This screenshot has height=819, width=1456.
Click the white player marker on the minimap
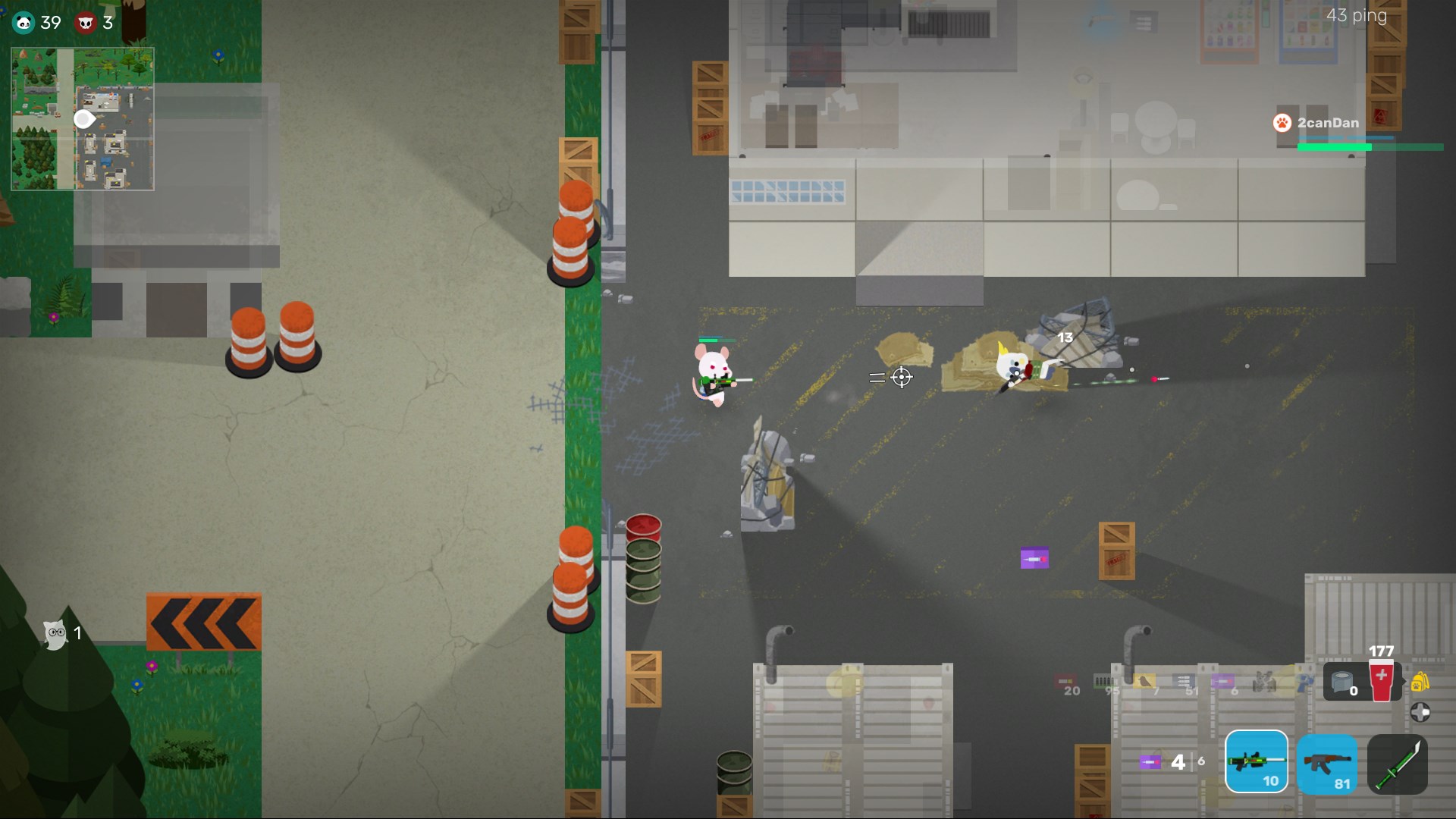pos(83,119)
